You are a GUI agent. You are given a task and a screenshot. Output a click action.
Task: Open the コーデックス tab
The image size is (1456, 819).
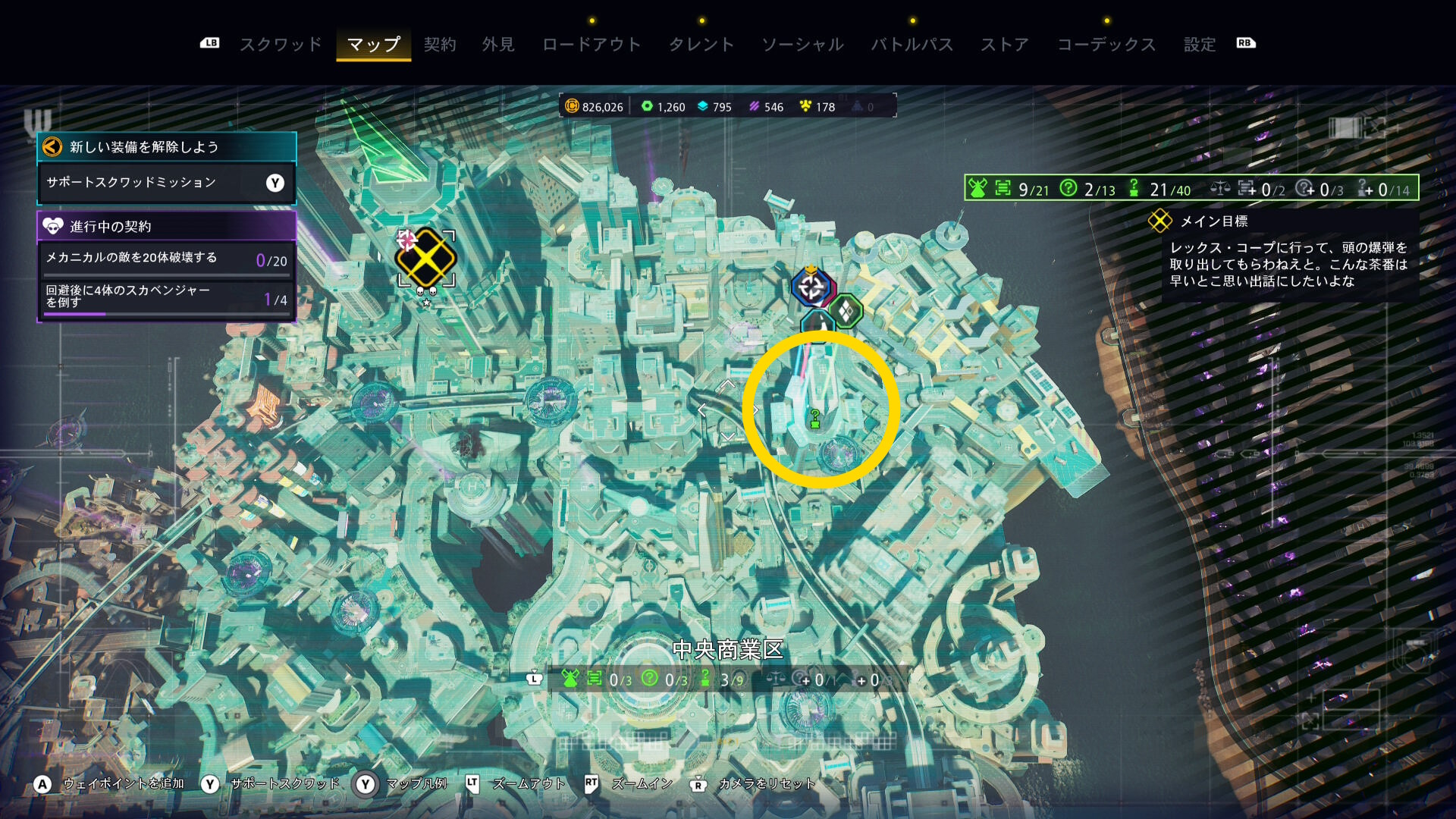pyautogui.click(x=1106, y=44)
